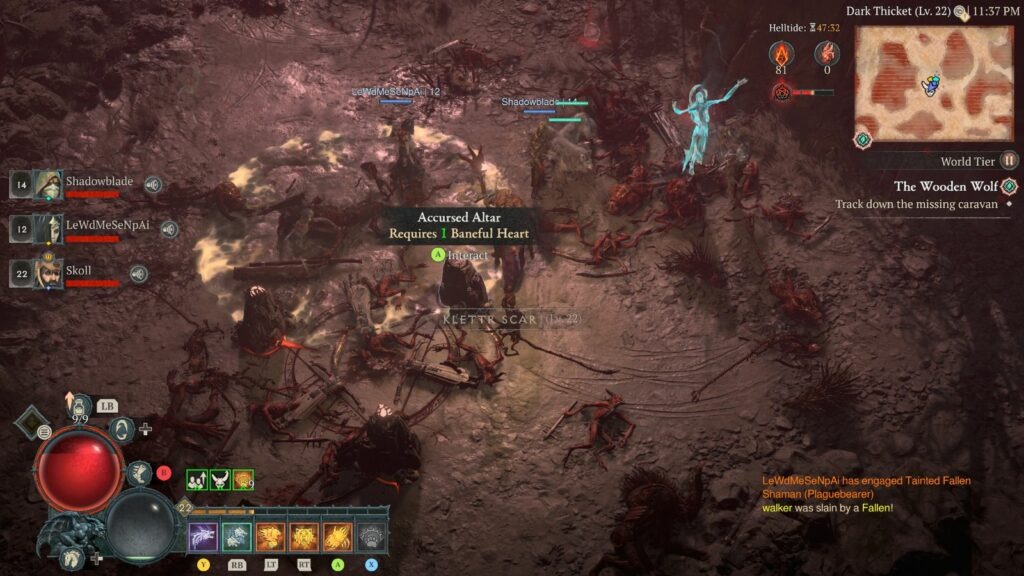Image resolution: width=1024 pixels, height=576 pixels.
Task: Activate the grey bear paw skill
Action: tap(372, 537)
